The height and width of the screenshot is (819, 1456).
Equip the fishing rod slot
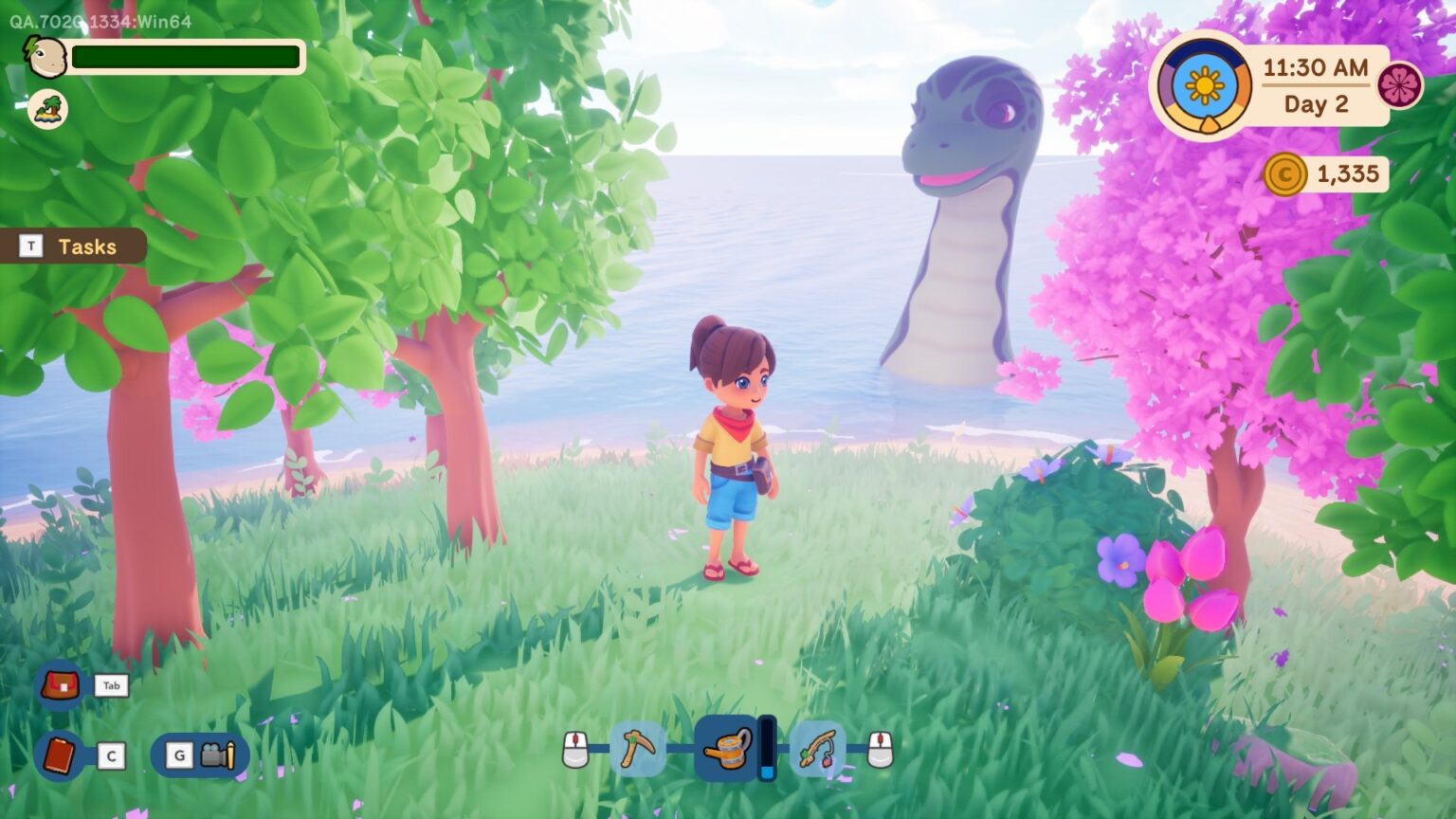pyautogui.click(x=817, y=748)
